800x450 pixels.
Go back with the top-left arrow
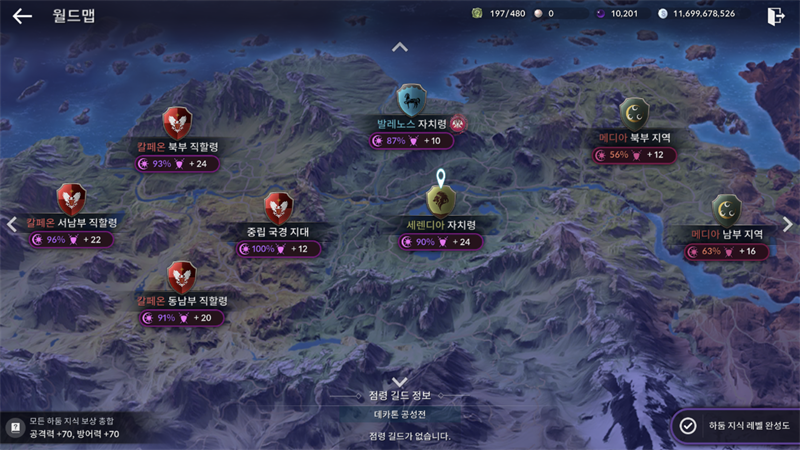(22, 16)
